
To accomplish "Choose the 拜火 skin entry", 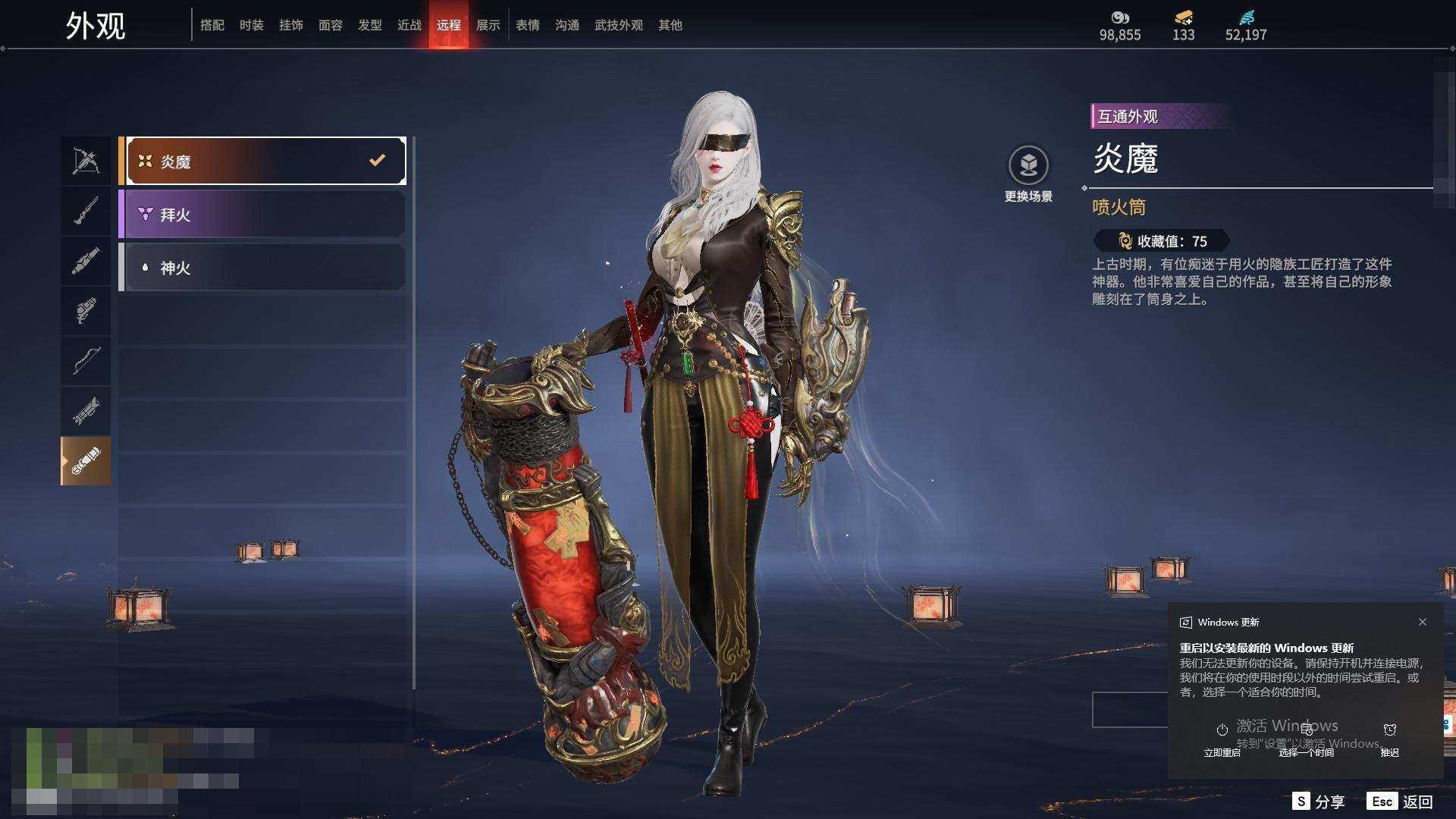I will tap(262, 215).
